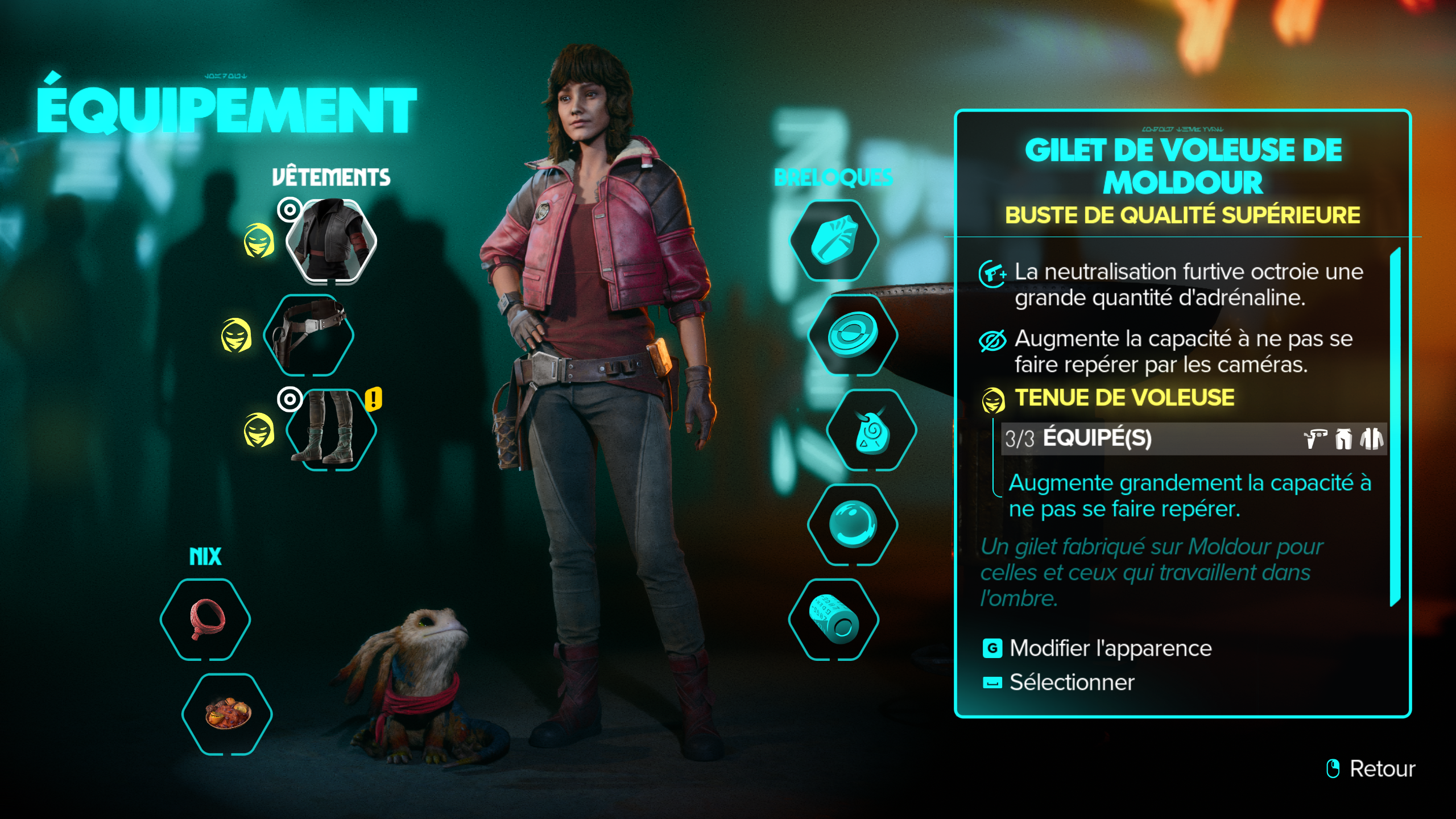
Task: Click the description panel scrollbar
Action: coord(1395,427)
